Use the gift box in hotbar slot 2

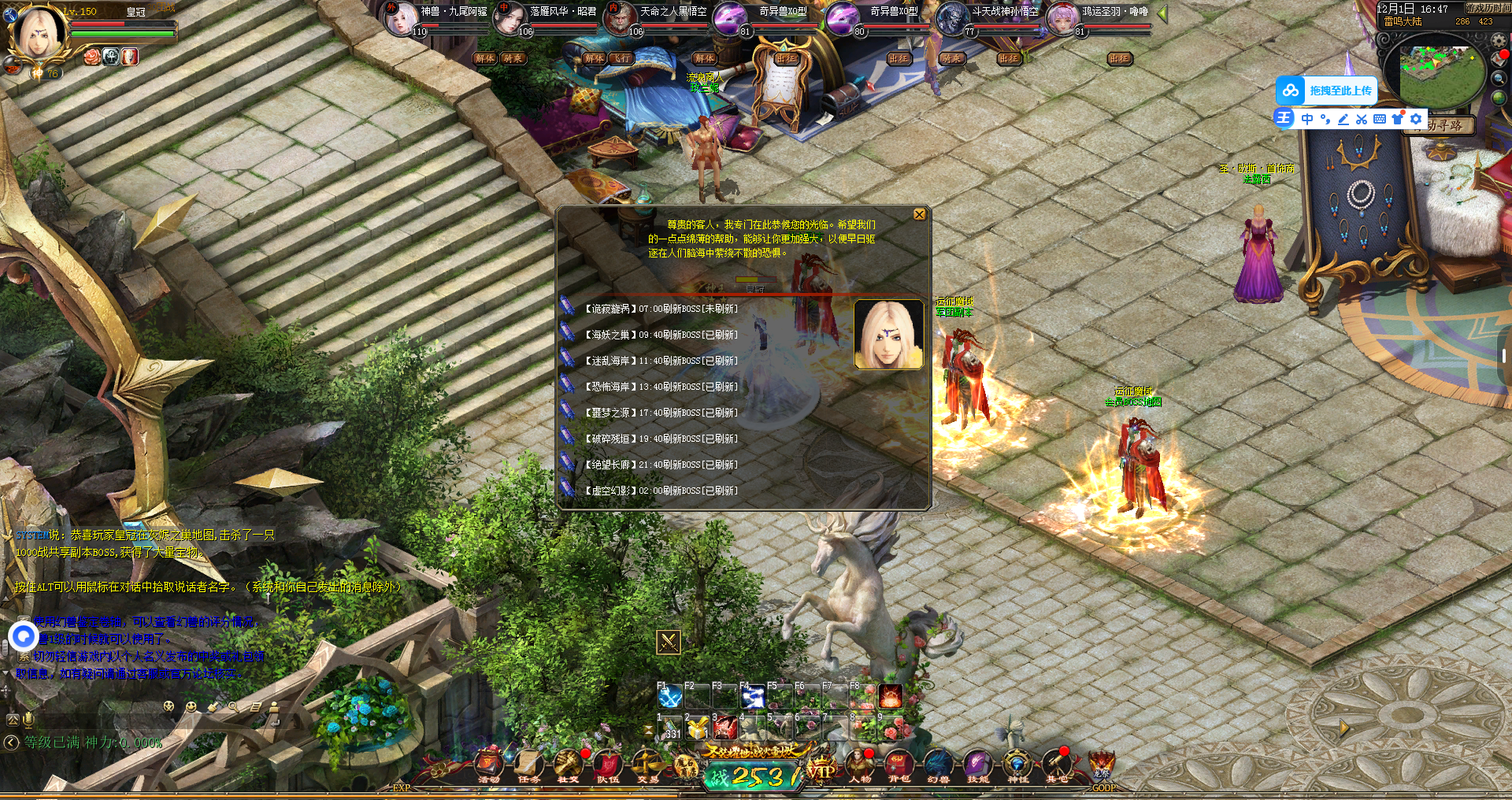(697, 728)
